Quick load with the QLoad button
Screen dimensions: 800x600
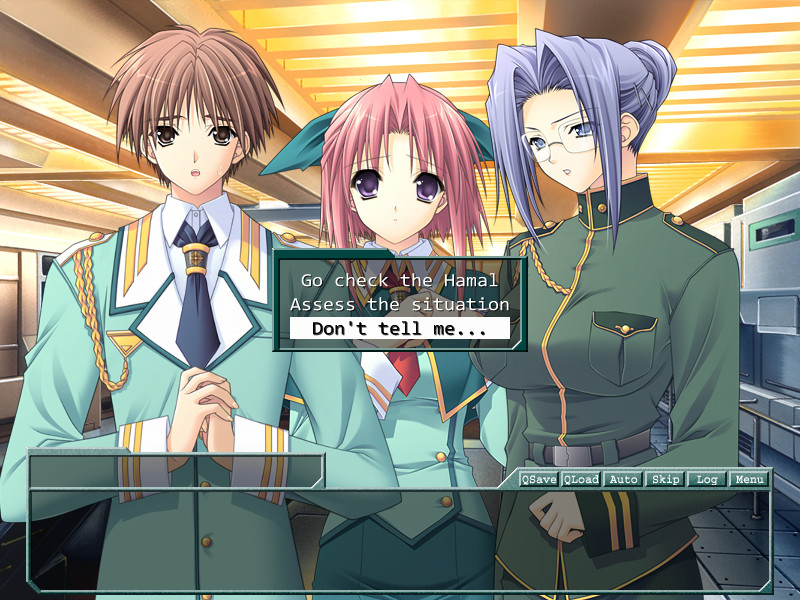click(x=581, y=479)
